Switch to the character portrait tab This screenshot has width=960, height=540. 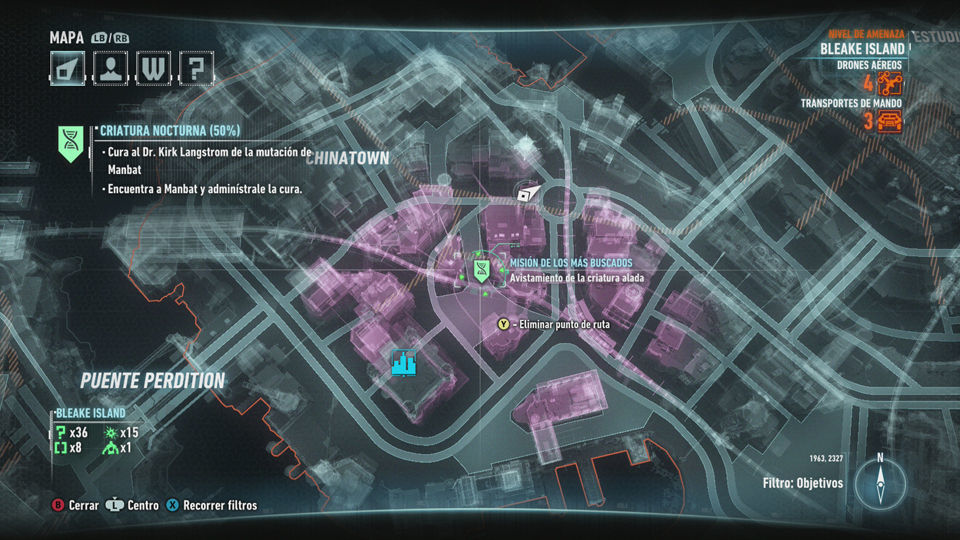point(108,67)
